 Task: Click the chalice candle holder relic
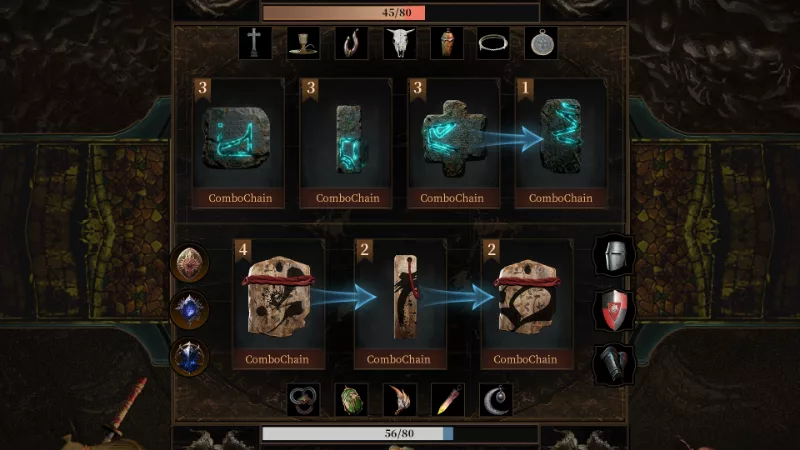point(304,43)
